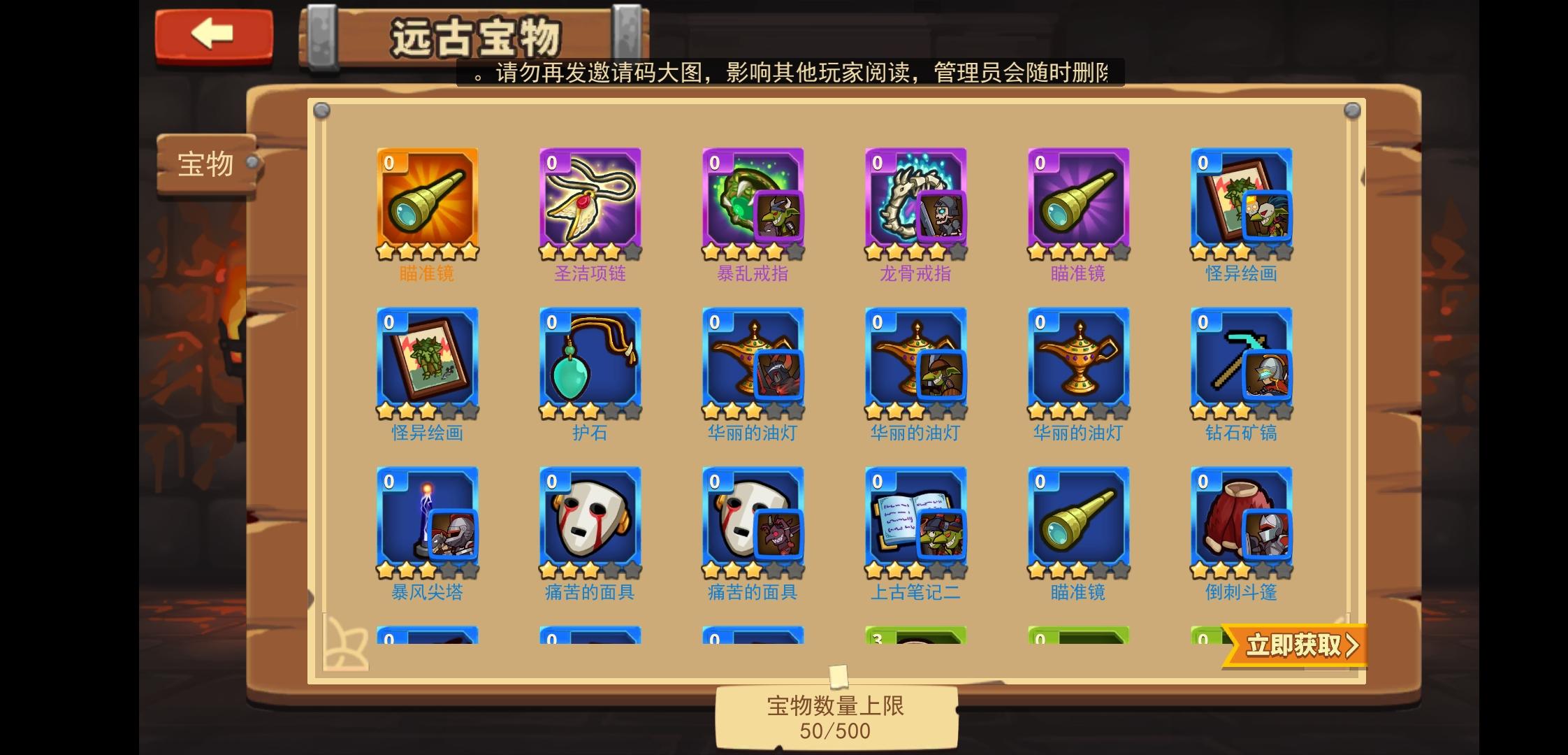Click the red back arrow button

point(212,36)
